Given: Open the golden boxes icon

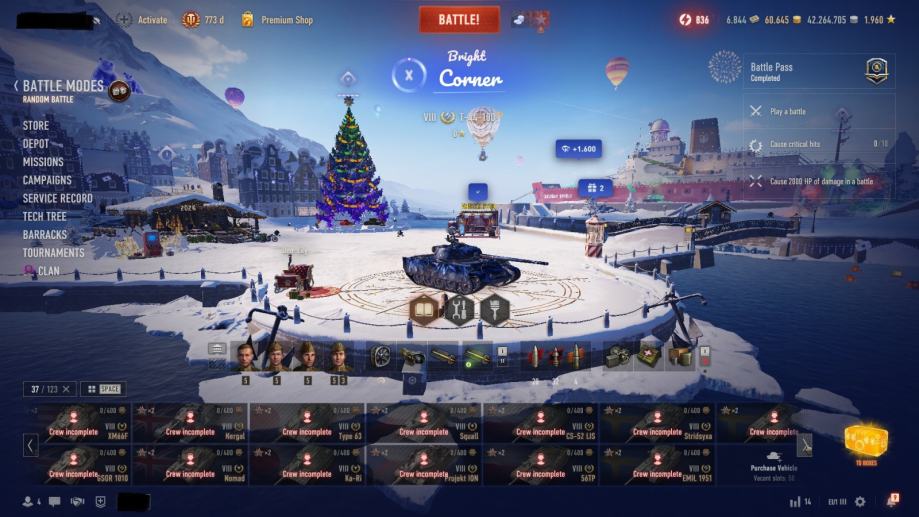Looking at the screenshot, I should tap(865, 441).
